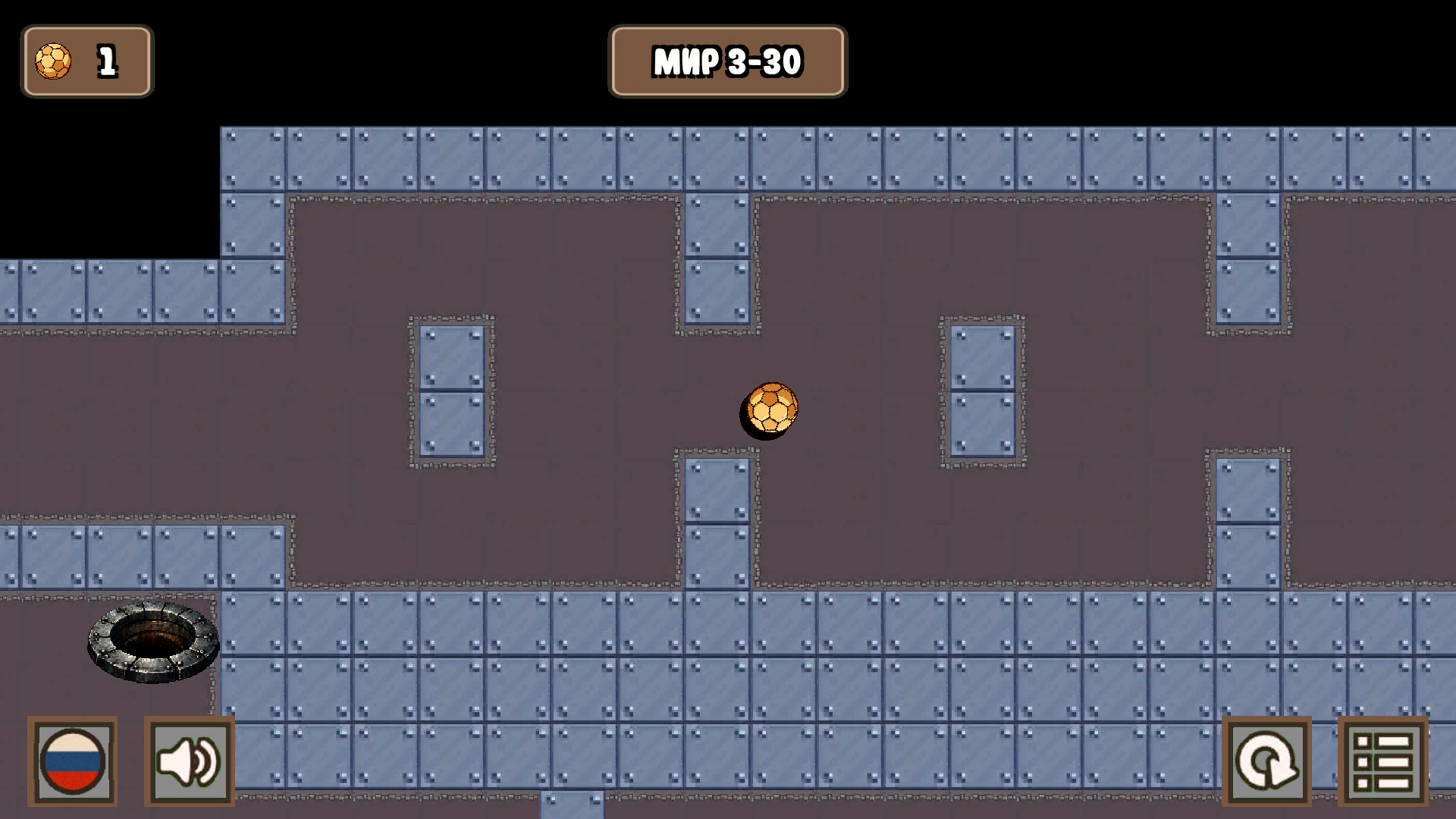Click the tall metal column on the far right wall
The width and height of the screenshot is (1456, 819).
point(1249,258)
